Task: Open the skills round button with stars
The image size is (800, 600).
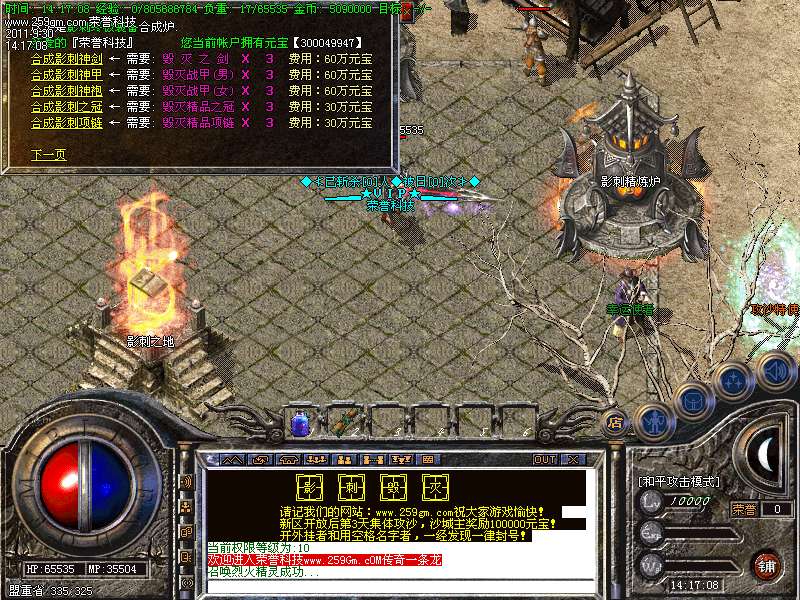Action: coord(733,381)
